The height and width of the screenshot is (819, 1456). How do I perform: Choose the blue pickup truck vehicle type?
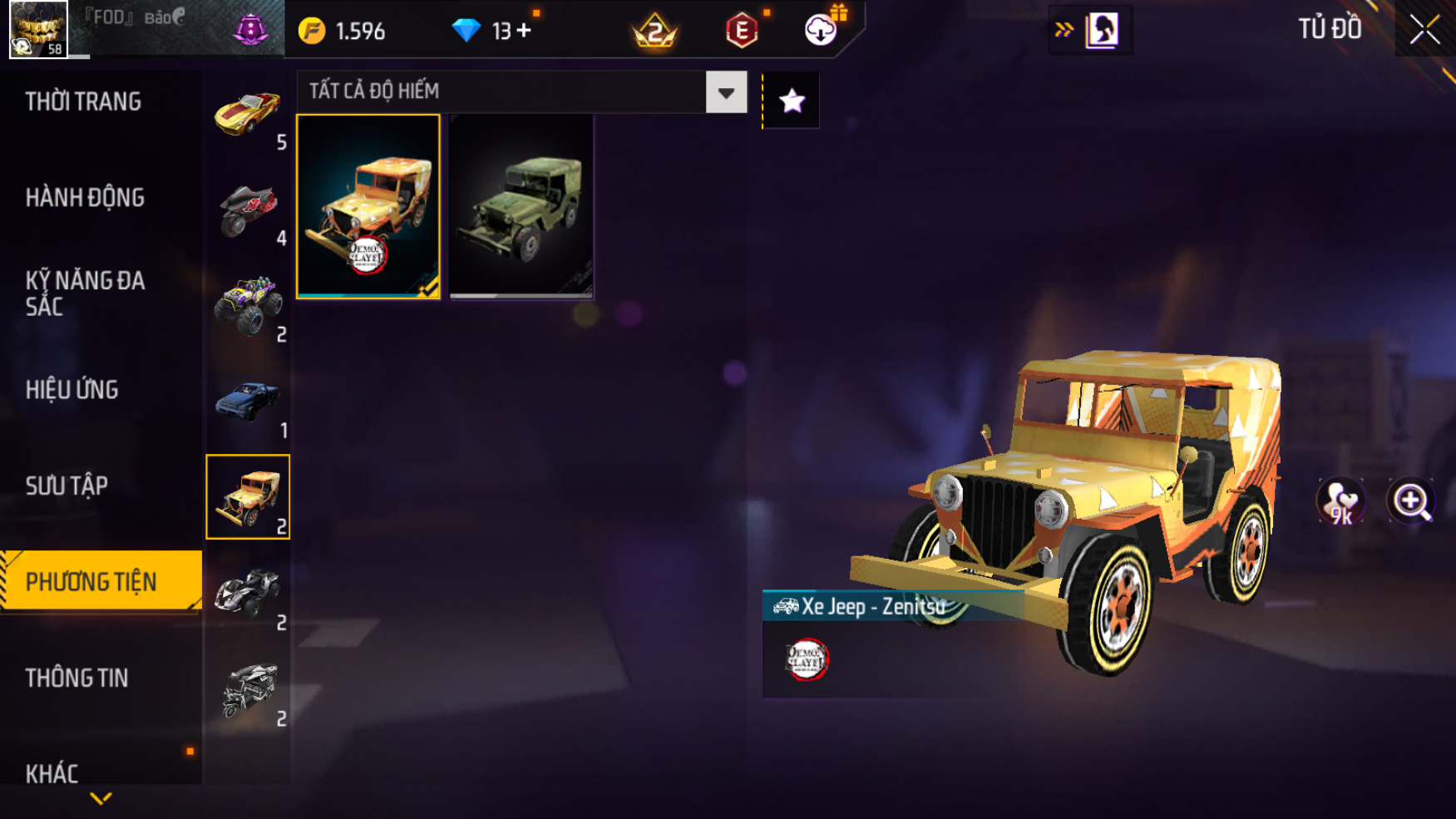(248, 402)
